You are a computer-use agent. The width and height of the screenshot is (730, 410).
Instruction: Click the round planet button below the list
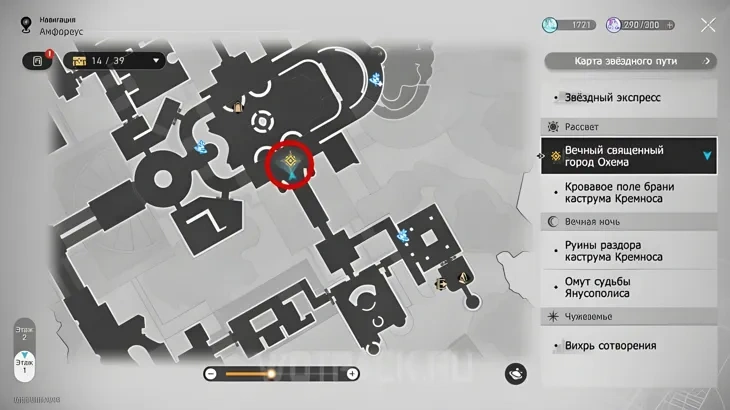point(516,372)
